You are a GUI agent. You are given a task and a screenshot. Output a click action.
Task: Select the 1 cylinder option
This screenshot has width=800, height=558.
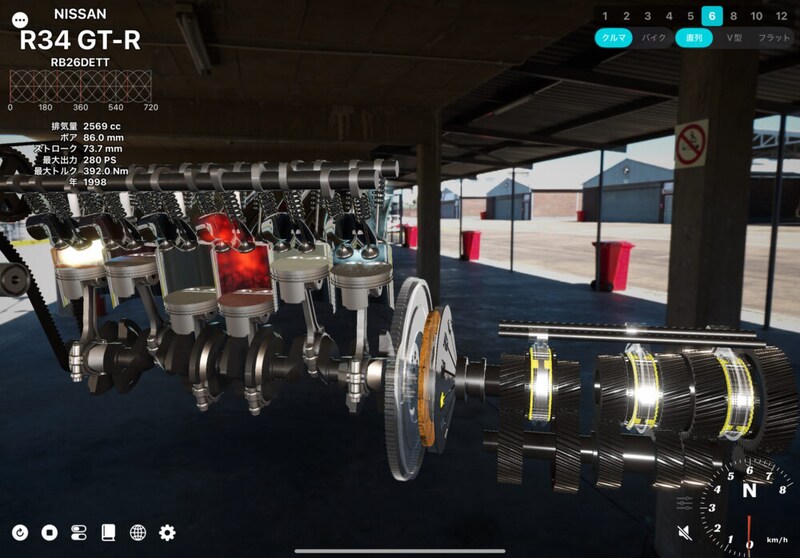tap(605, 16)
